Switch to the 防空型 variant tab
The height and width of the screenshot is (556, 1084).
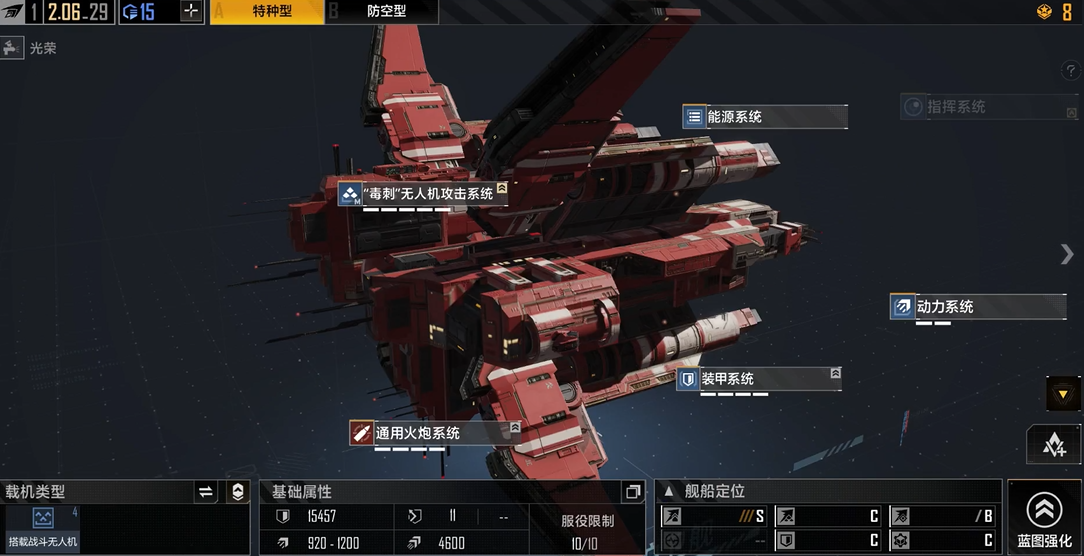click(381, 12)
